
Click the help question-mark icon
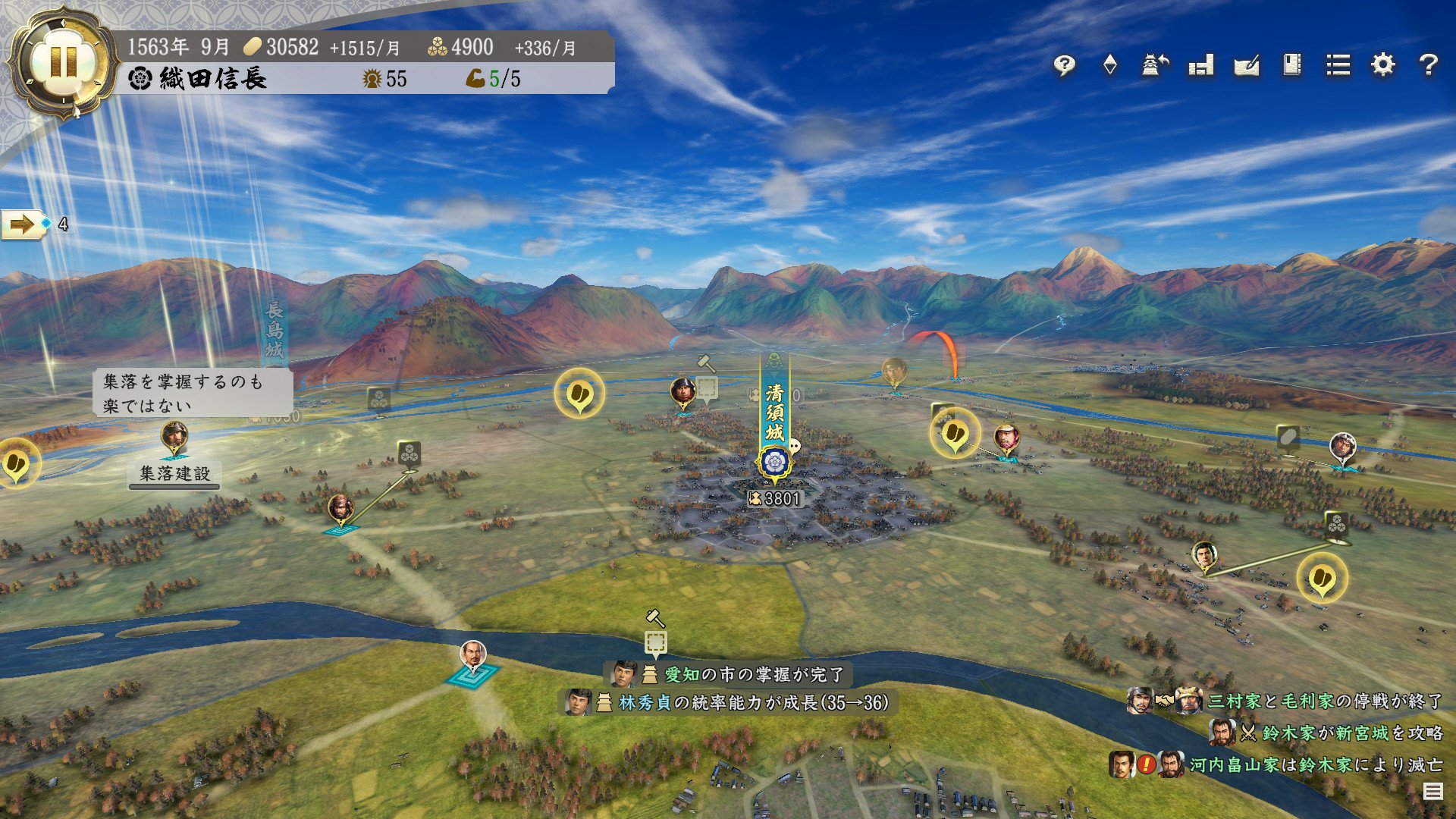(1430, 66)
